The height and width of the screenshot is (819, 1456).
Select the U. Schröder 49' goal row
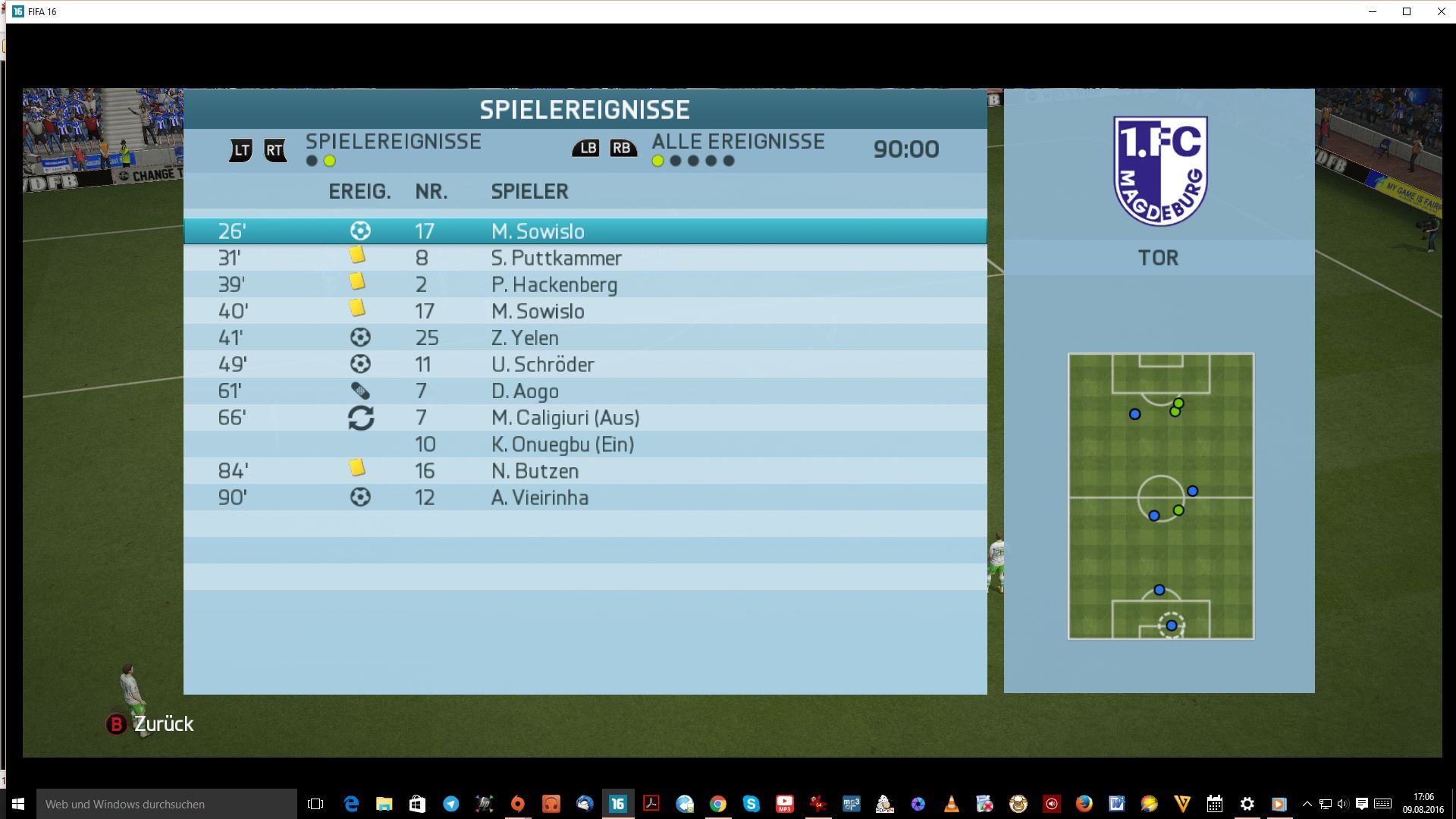(x=585, y=364)
